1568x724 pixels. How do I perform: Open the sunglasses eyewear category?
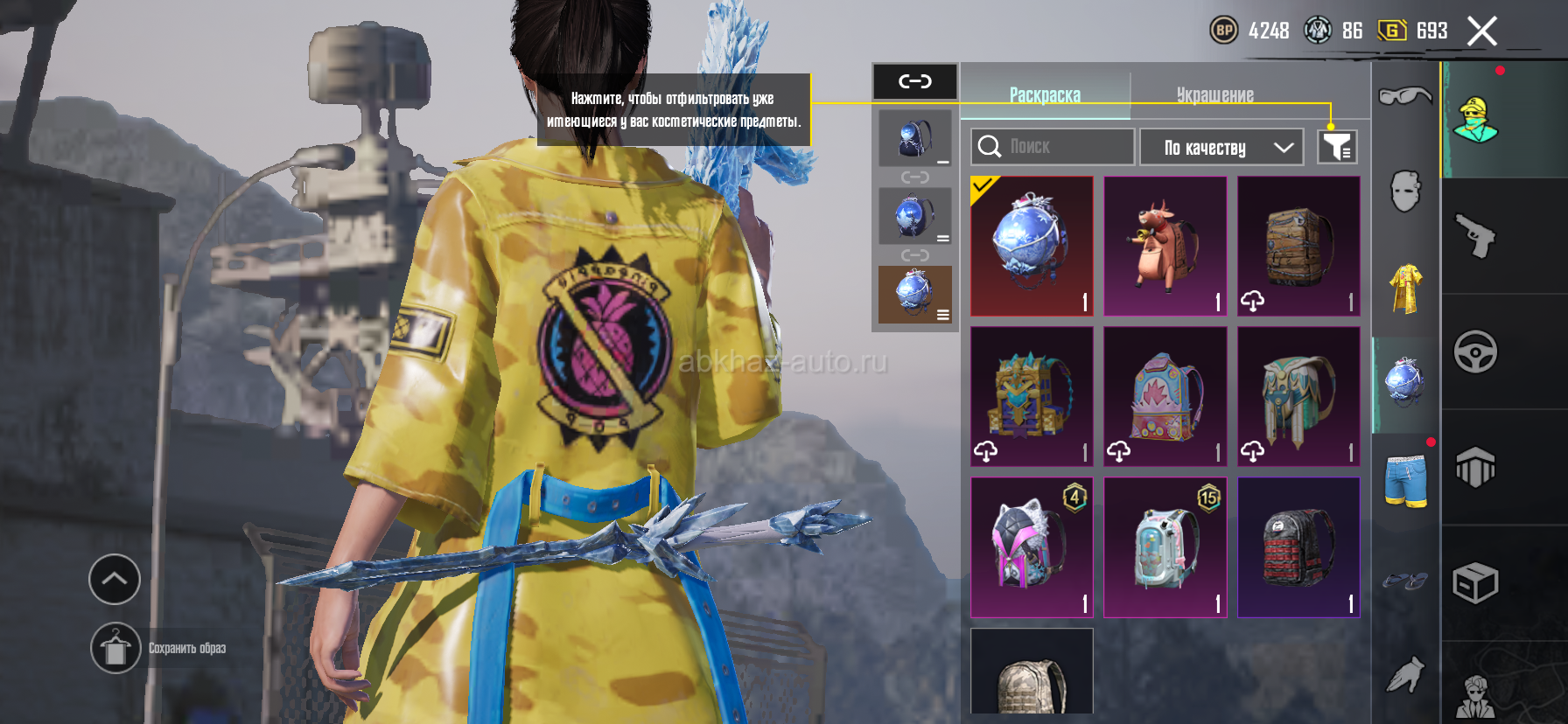pyautogui.click(x=1404, y=94)
